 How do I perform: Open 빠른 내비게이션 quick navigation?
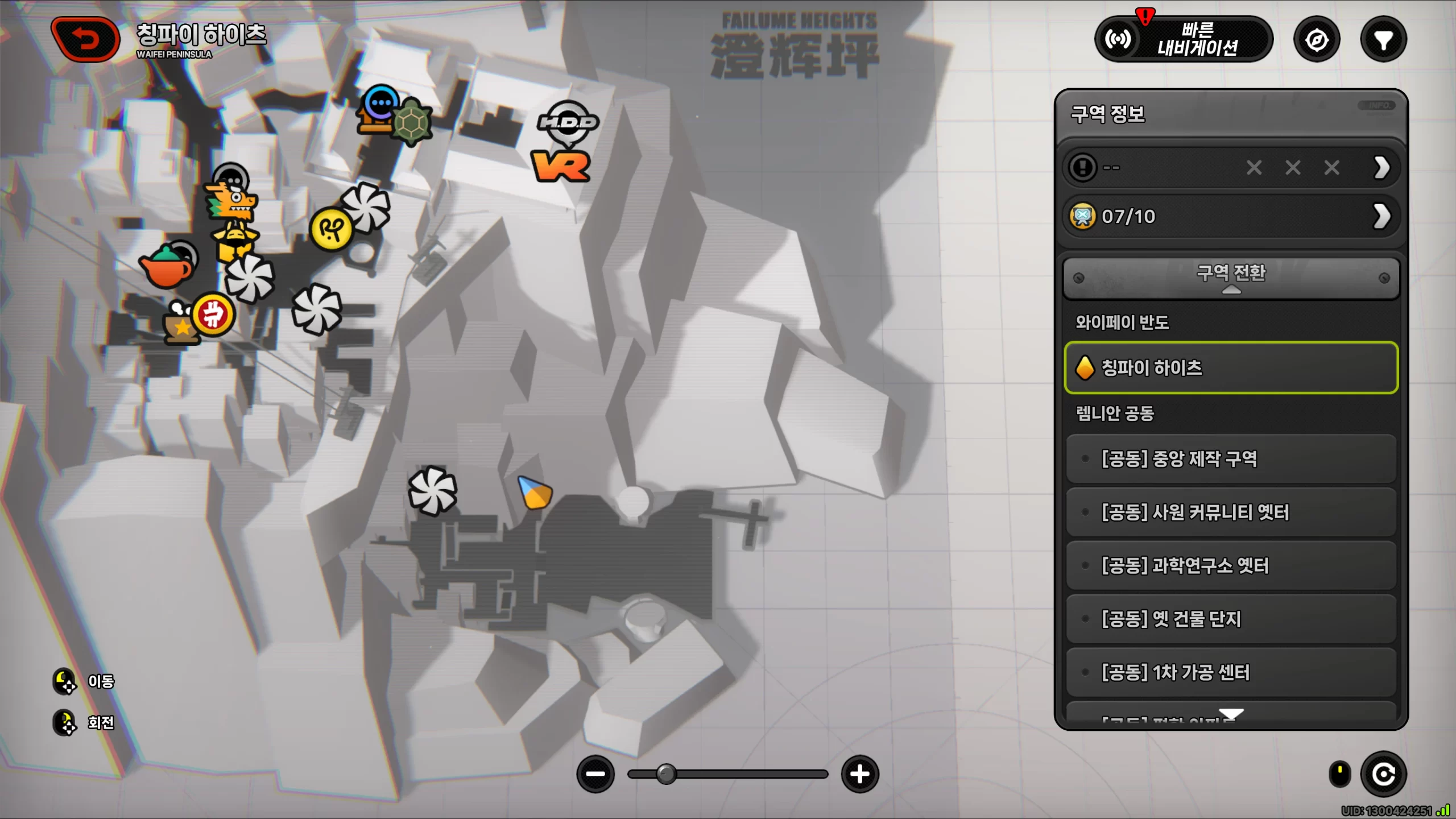pyautogui.click(x=1184, y=39)
